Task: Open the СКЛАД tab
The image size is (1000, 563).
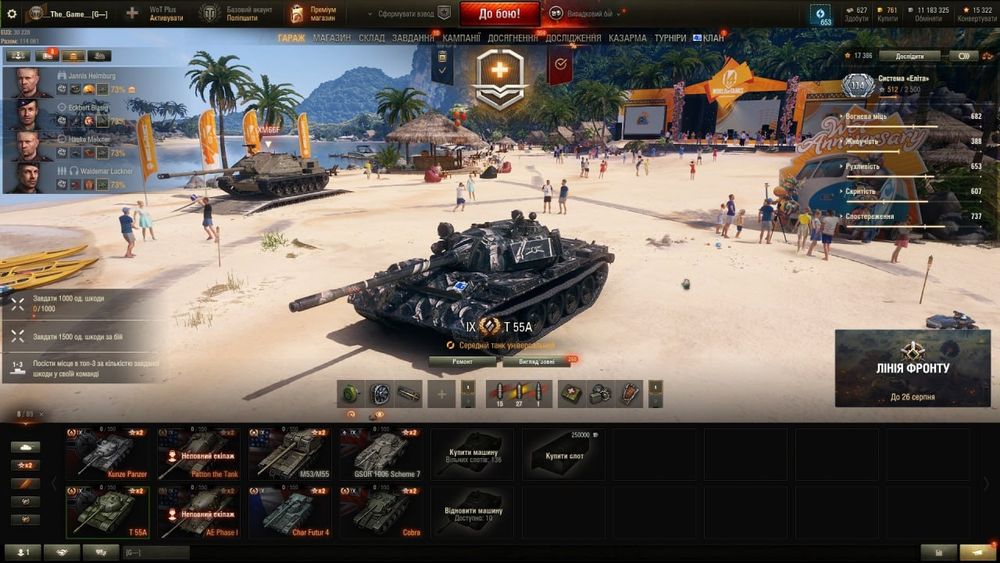Action: pyautogui.click(x=371, y=38)
